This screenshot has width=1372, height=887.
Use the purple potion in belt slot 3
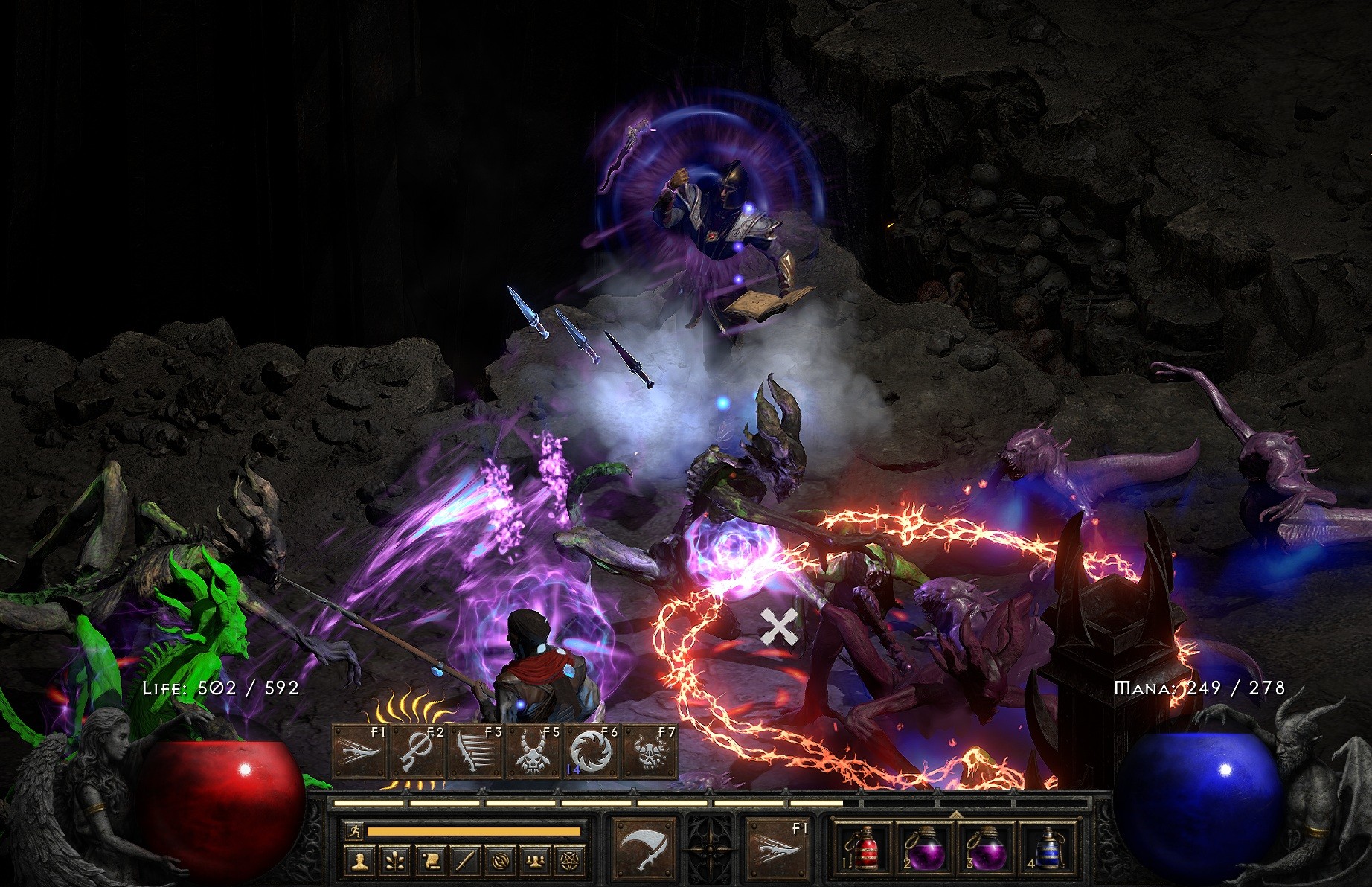point(985,850)
